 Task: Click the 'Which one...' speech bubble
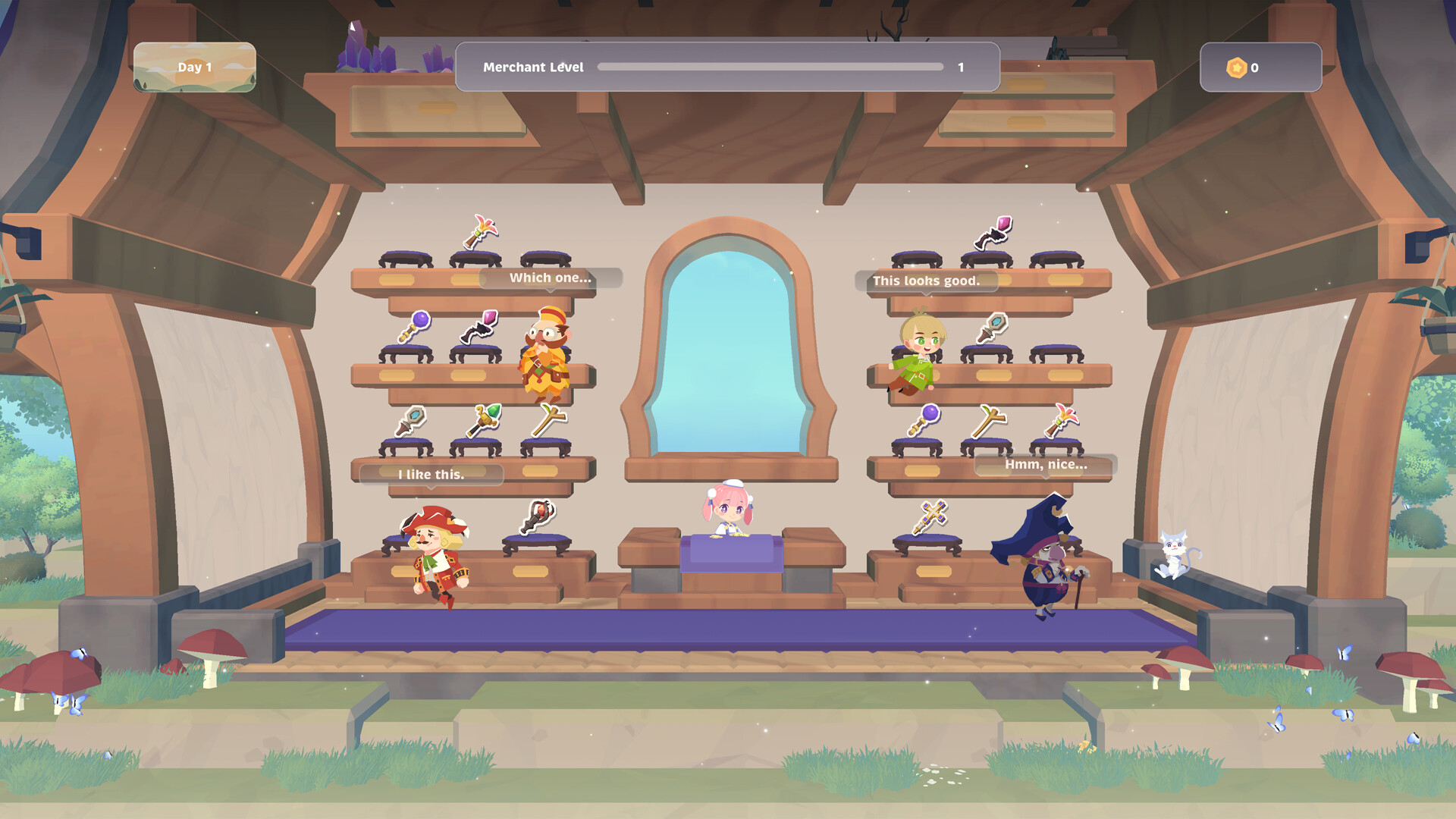pos(548,278)
